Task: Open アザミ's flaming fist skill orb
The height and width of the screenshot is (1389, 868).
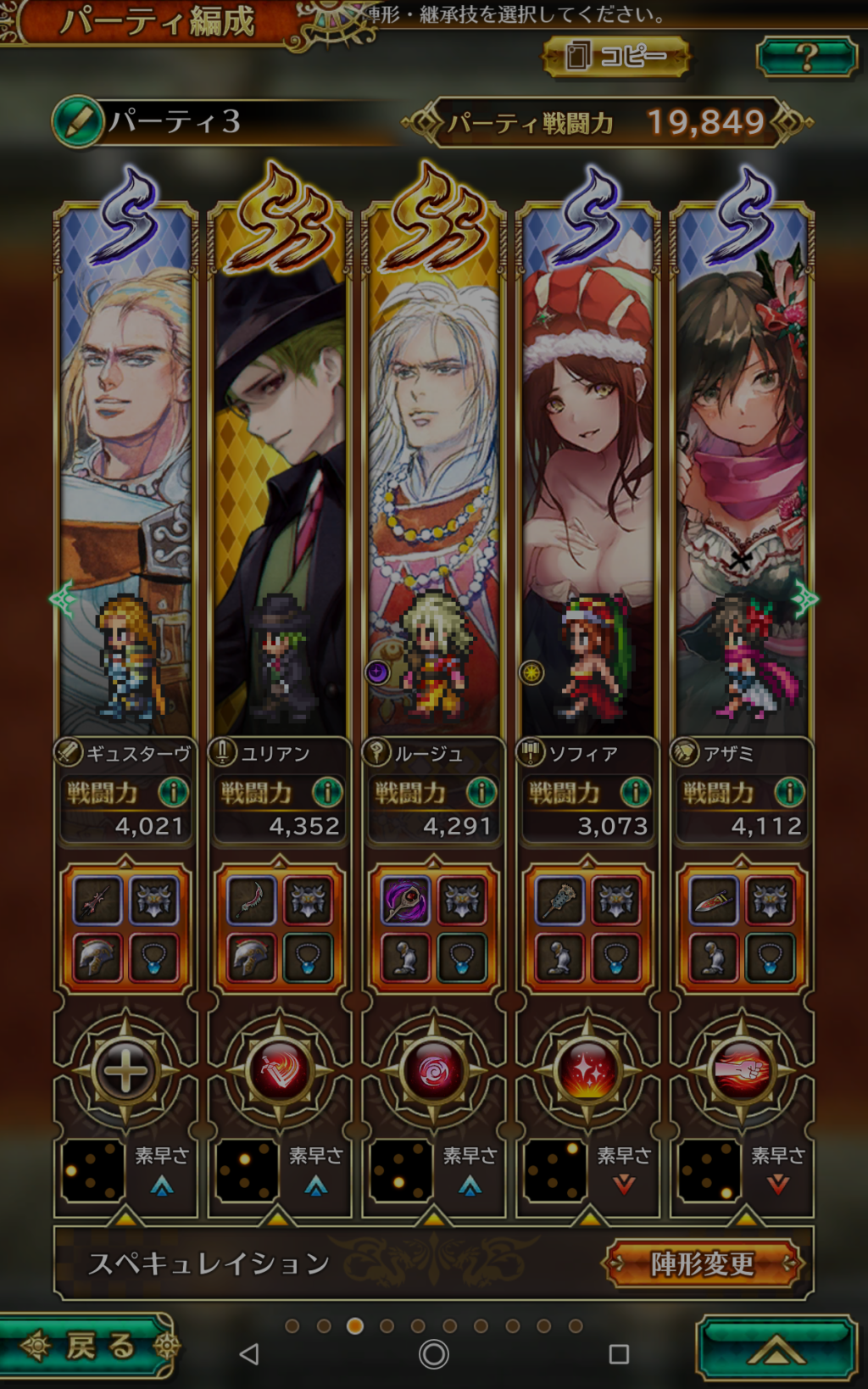Action: click(x=743, y=1071)
